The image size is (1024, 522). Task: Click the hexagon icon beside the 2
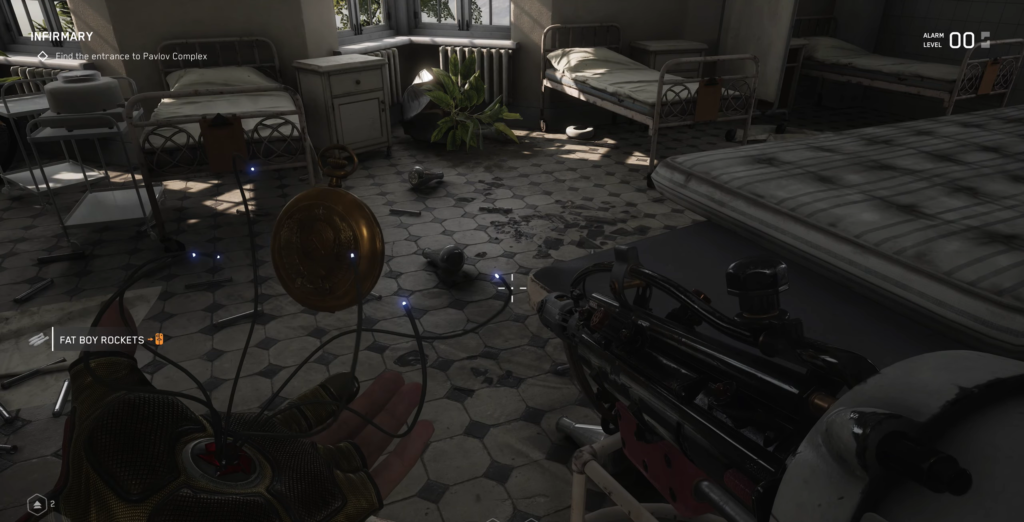pyautogui.click(x=36, y=503)
